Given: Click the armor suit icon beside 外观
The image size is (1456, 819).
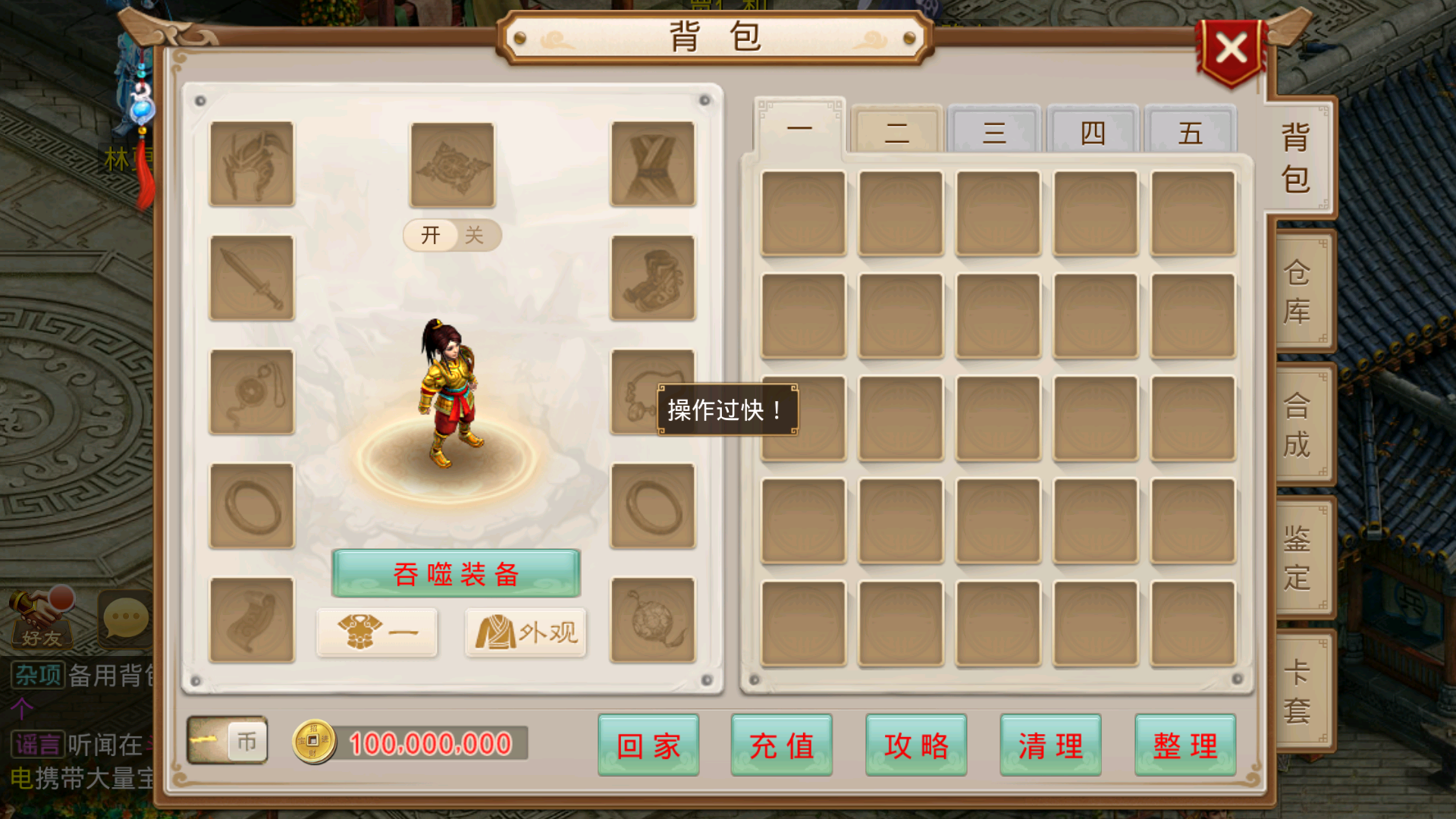Looking at the screenshot, I should [x=377, y=632].
